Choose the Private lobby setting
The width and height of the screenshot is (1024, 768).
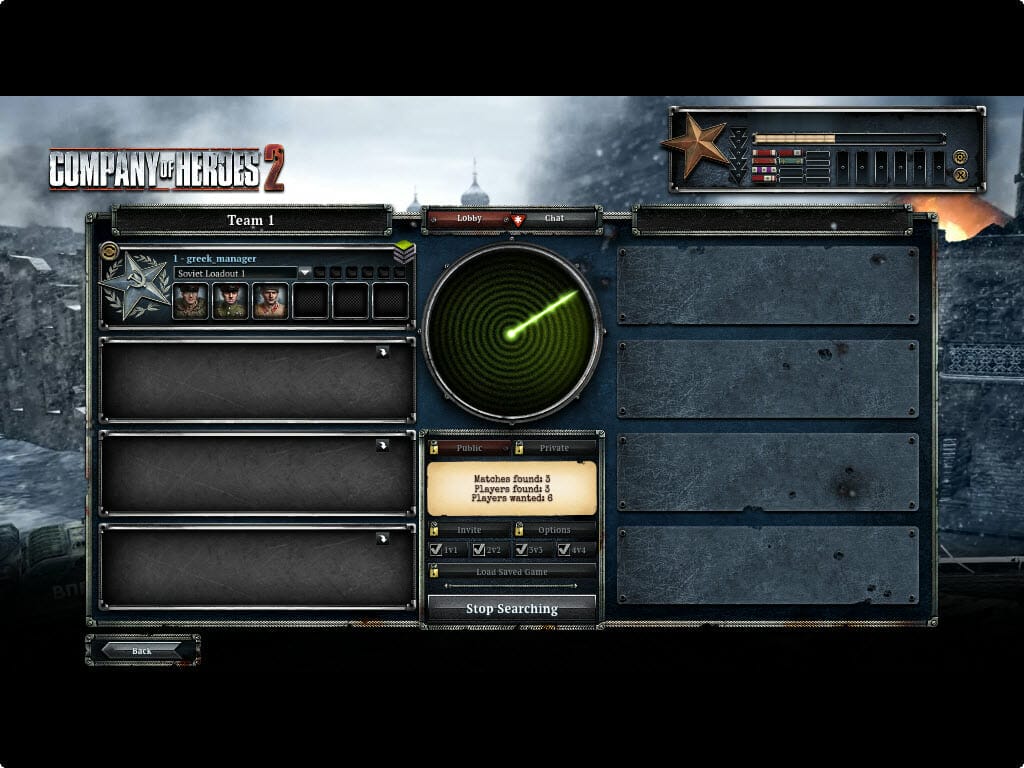(554, 448)
